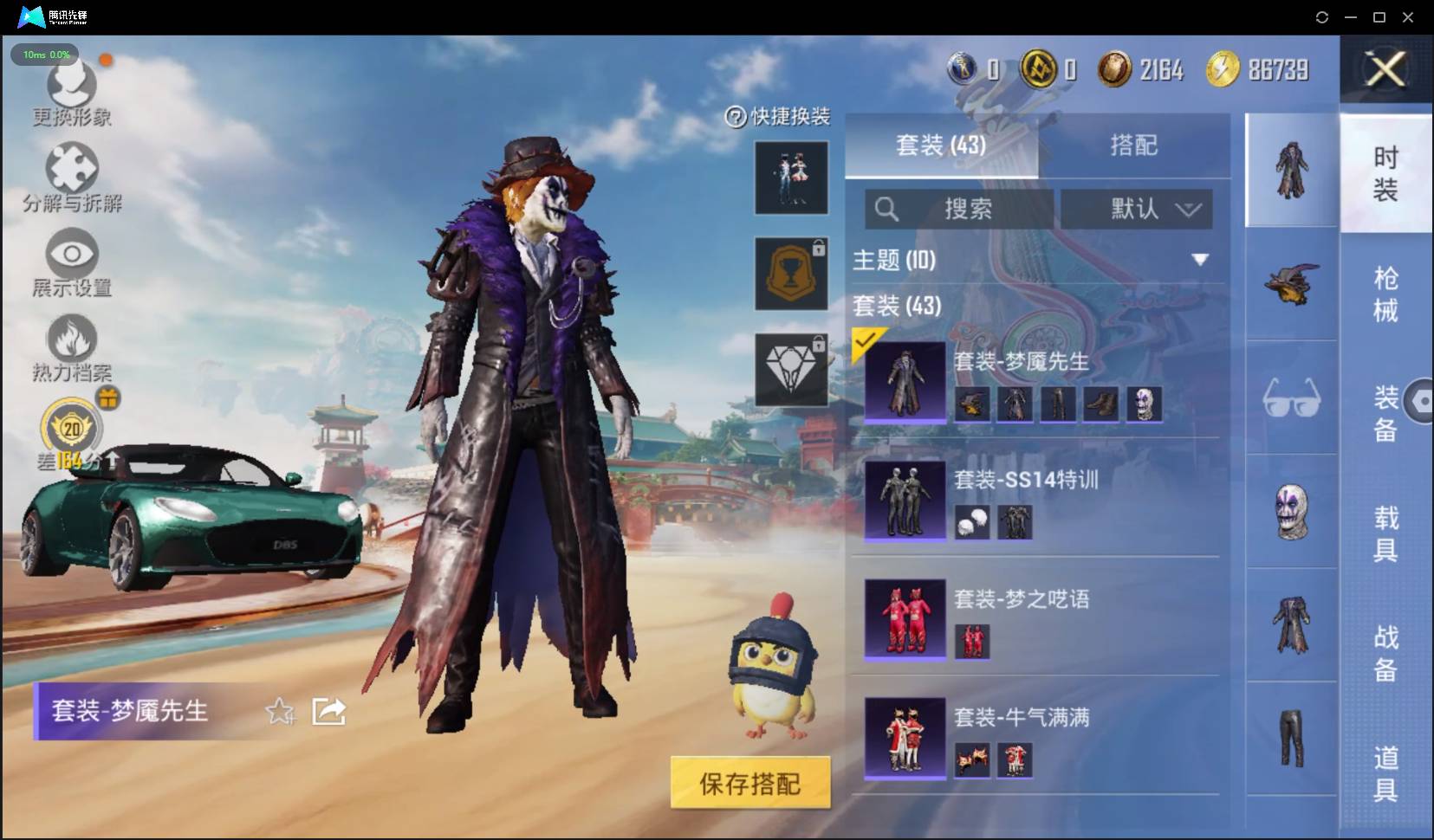
Task: Share current outfit via share icon
Action: pyautogui.click(x=329, y=711)
